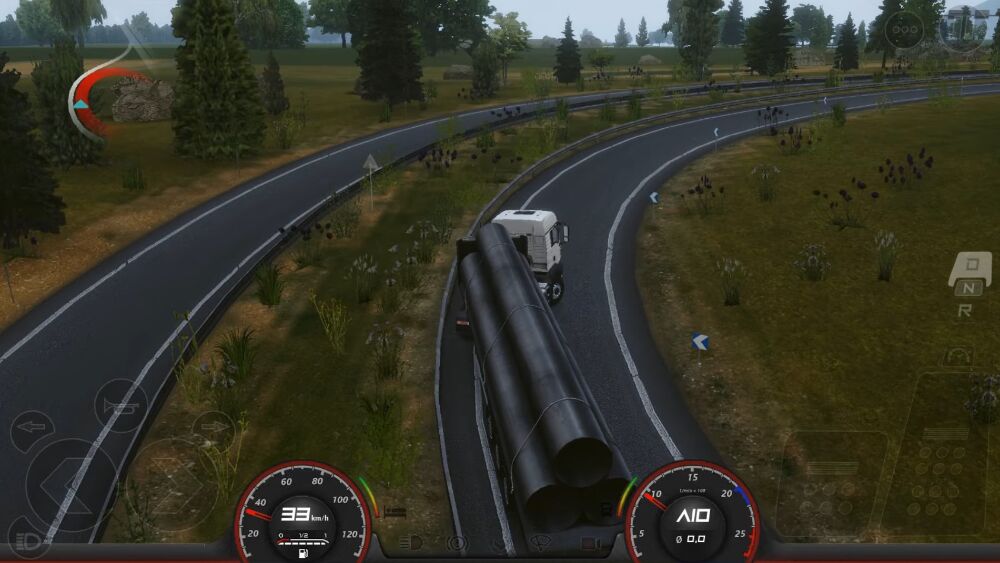Activate the left turn signal arrow
Viewport: 1000px width, 563px height.
32,430
